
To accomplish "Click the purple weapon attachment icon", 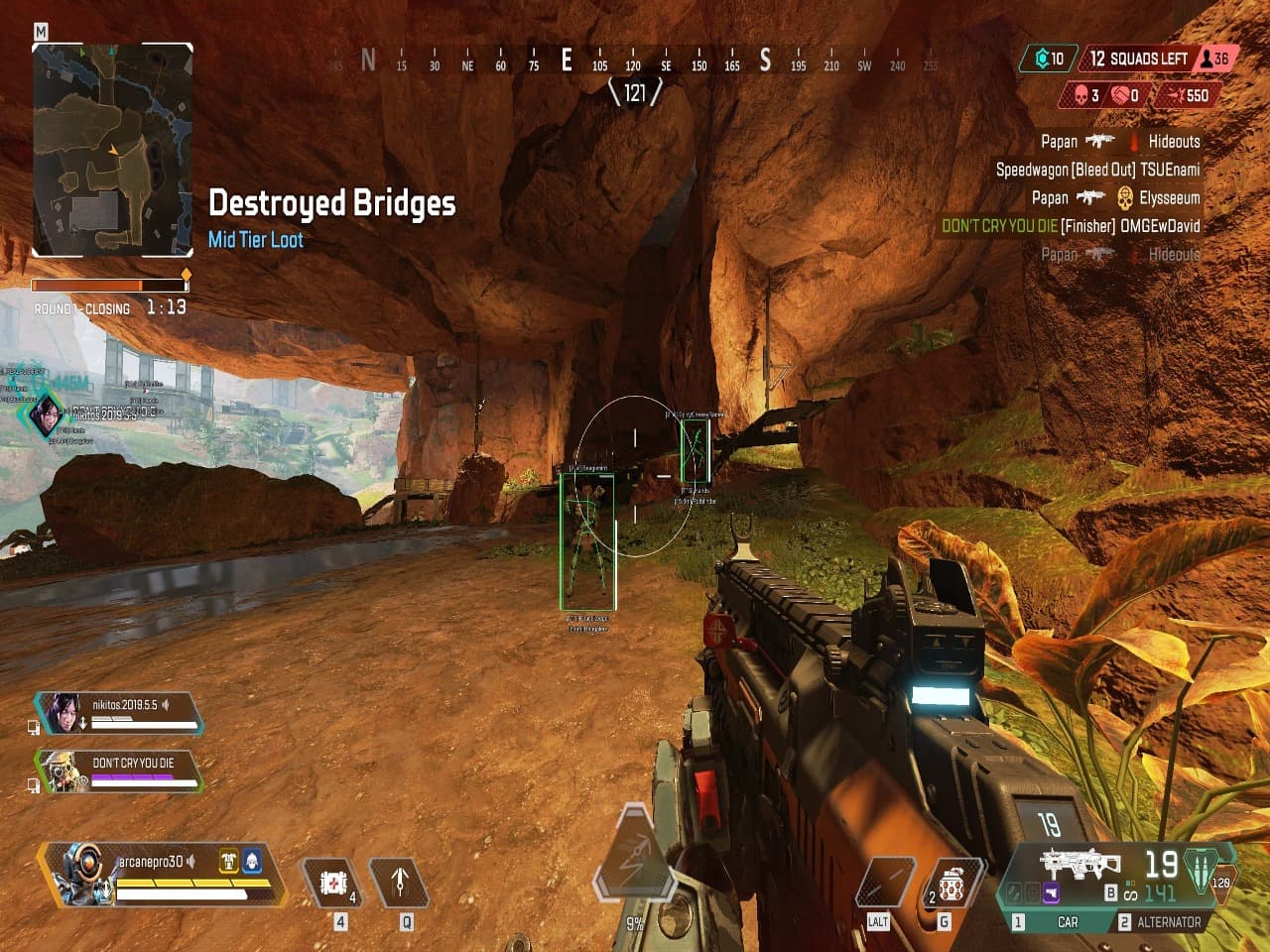I will click(x=1049, y=893).
